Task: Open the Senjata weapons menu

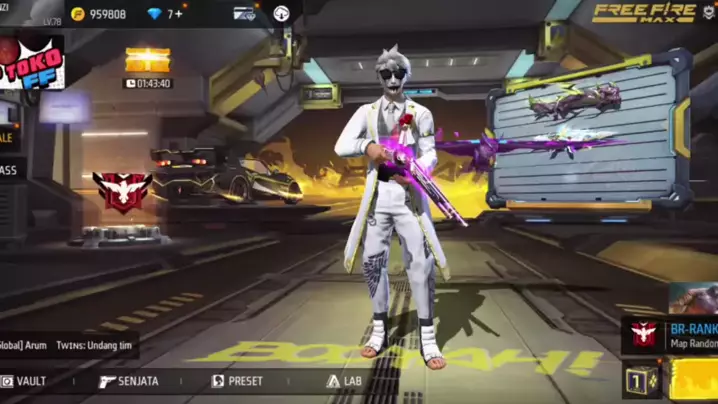Action: (128, 381)
